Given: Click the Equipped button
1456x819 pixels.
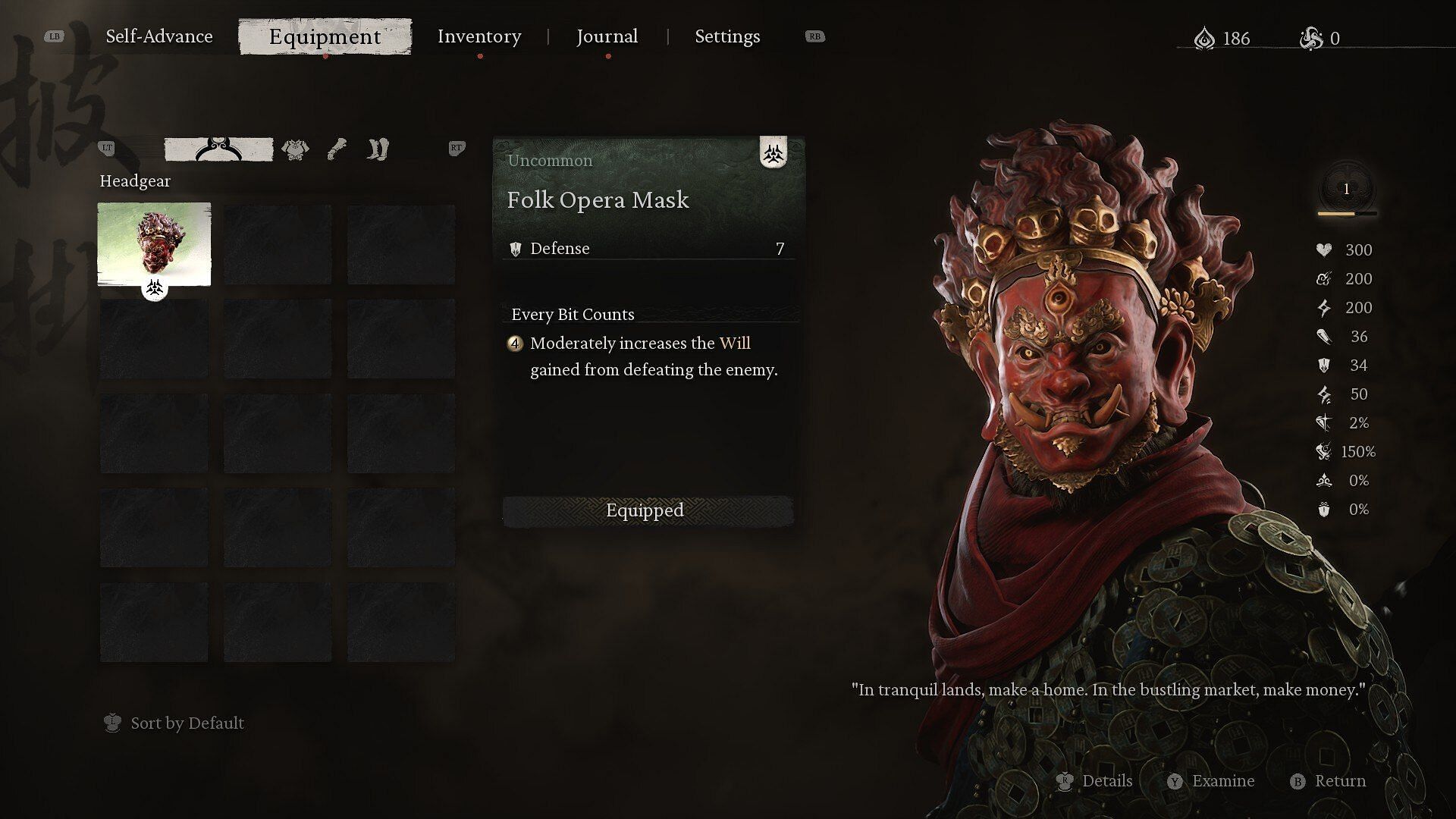Looking at the screenshot, I should (x=646, y=510).
